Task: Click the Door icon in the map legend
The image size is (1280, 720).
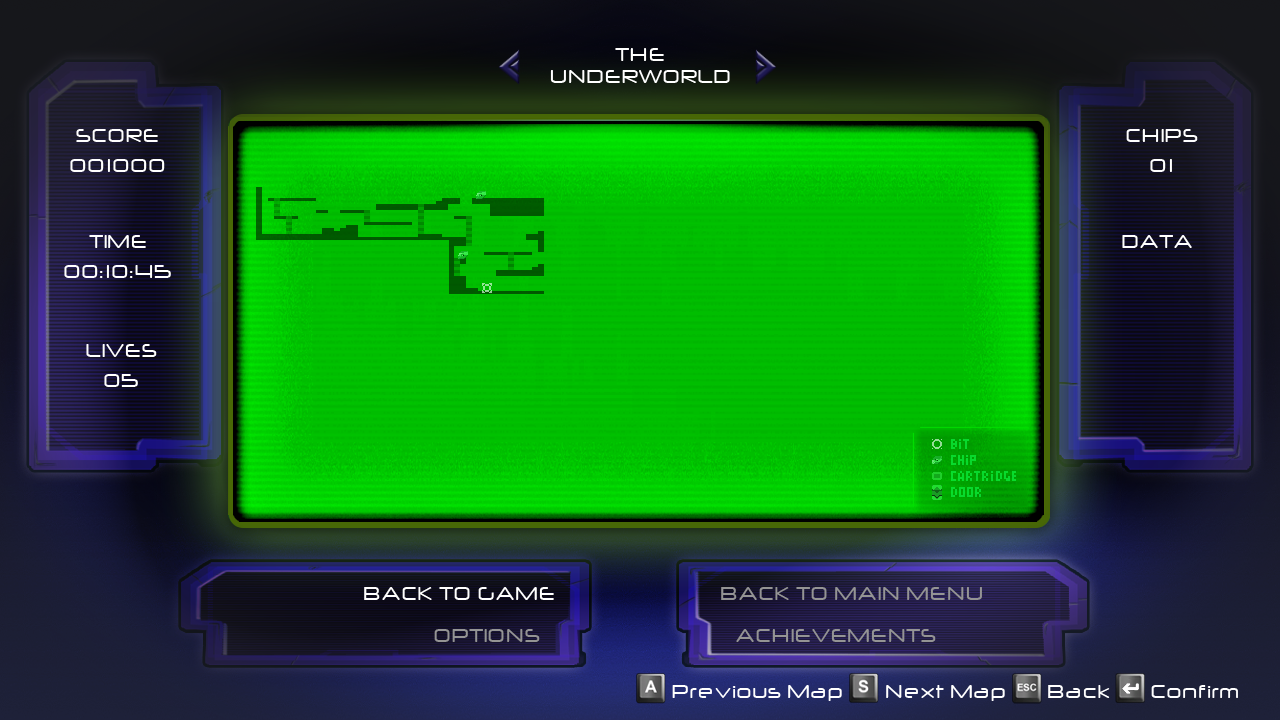Action: coord(937,492)
